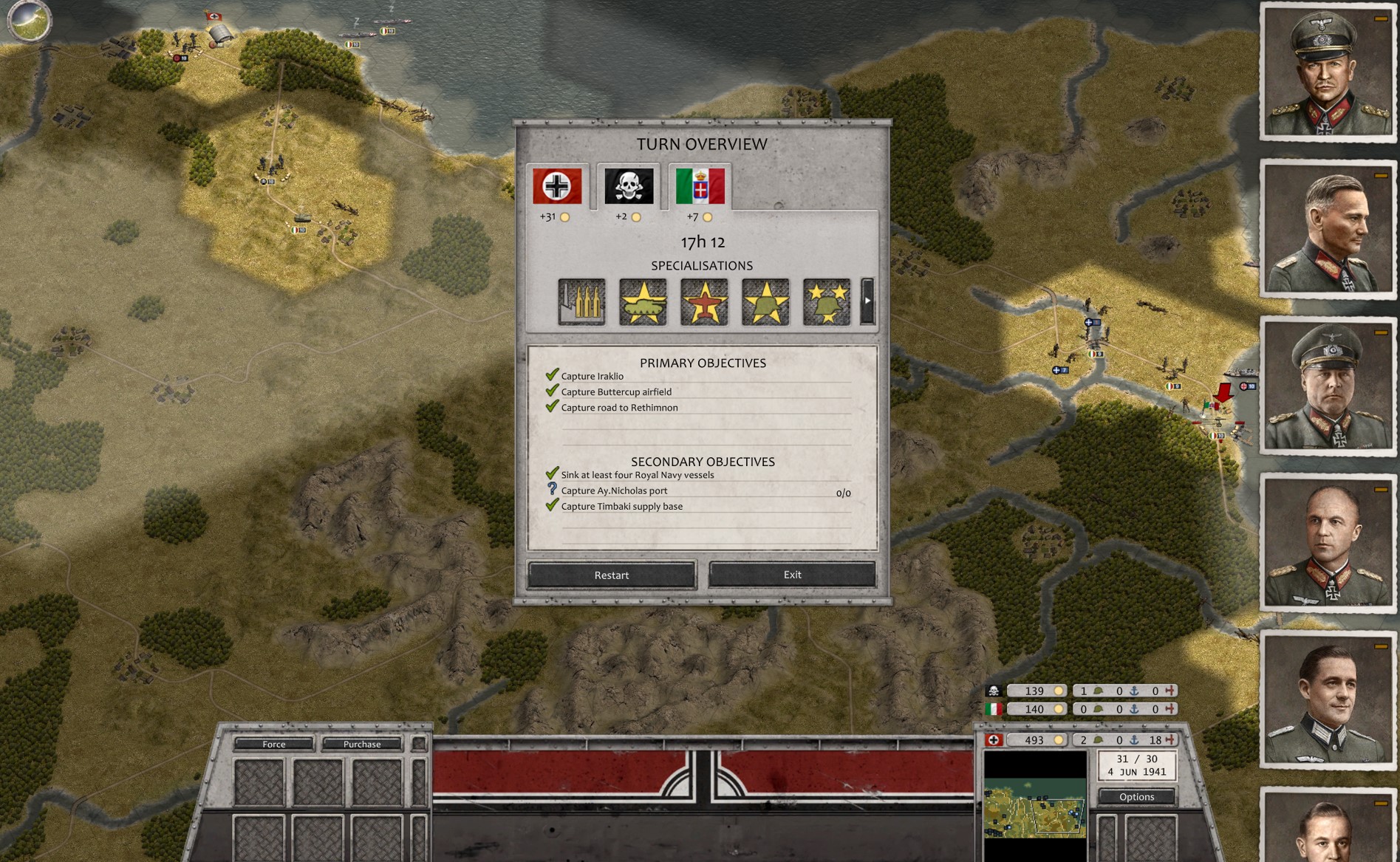Open the Purchase panel
Image resolution: width=1400 pixels, height=862 pixels.
click(362, 744)
